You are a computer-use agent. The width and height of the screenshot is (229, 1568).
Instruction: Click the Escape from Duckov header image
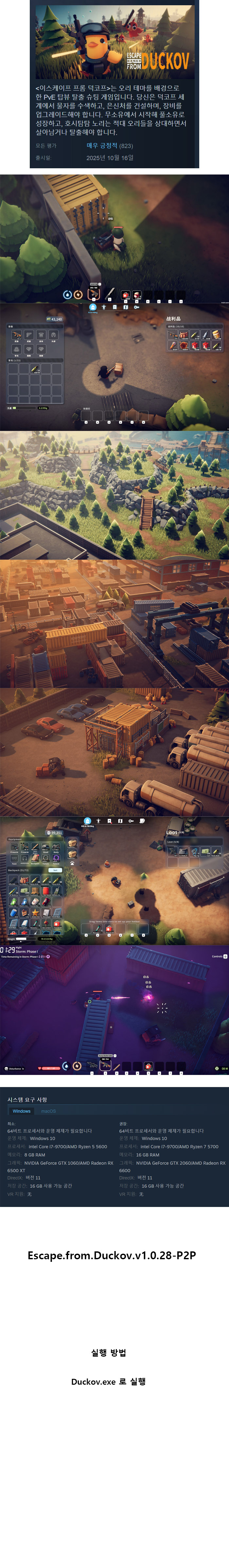point(114,42)
